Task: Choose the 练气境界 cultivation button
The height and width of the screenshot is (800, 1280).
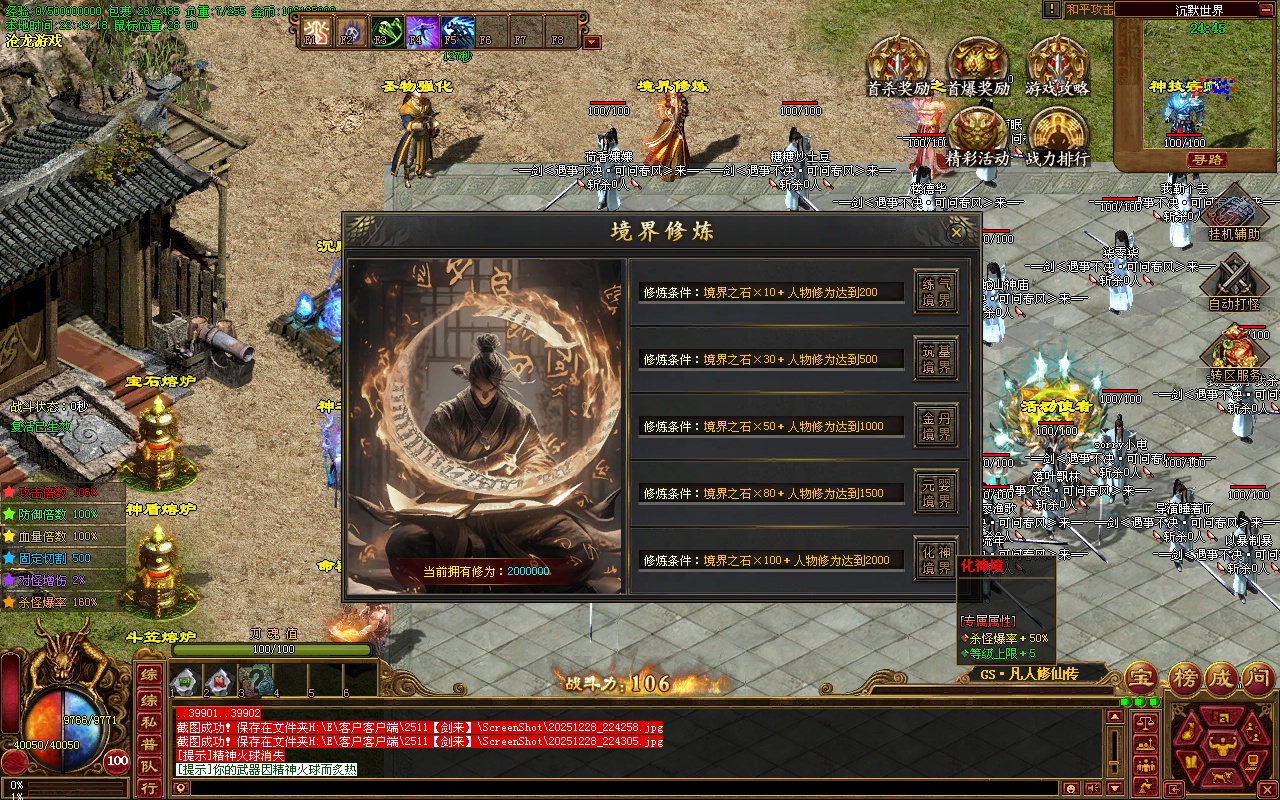Action: pyautogui.click(x=936, y=291)
